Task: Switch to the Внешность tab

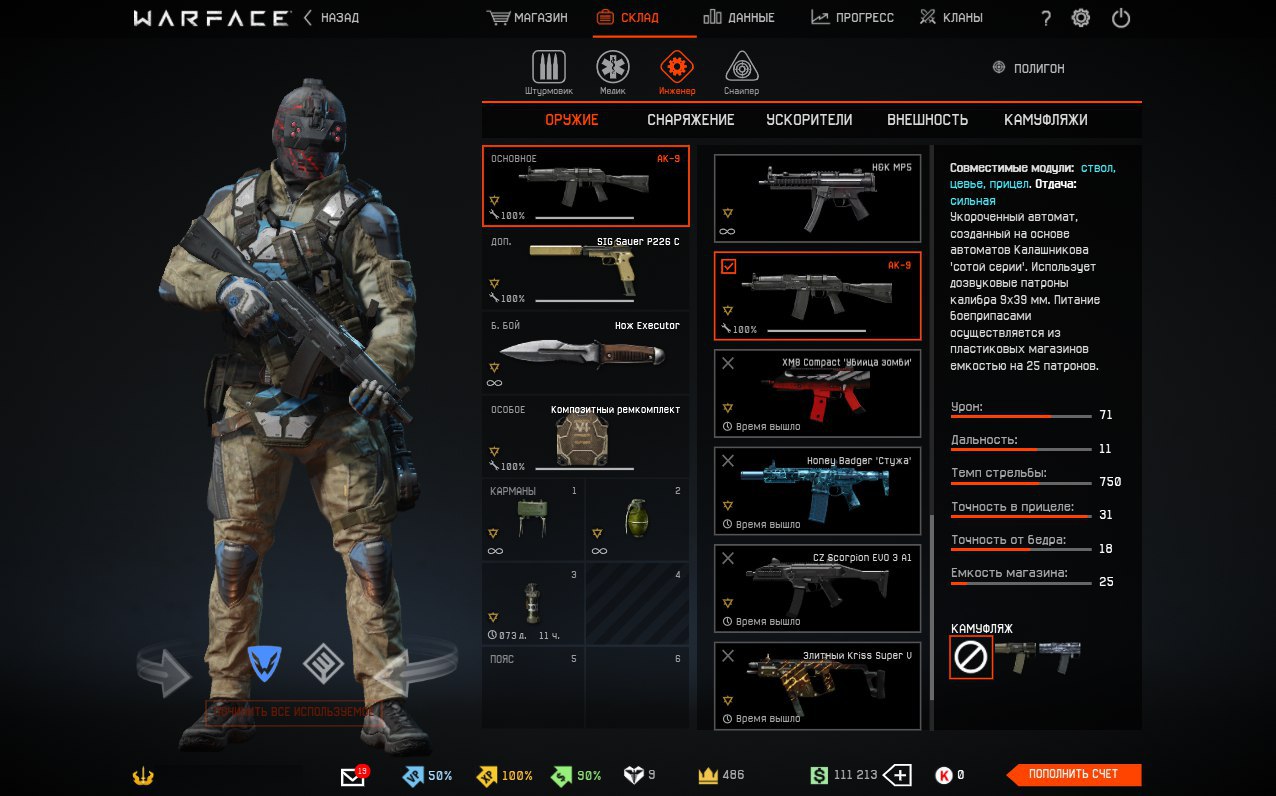Action: click(x=927, y=120)
